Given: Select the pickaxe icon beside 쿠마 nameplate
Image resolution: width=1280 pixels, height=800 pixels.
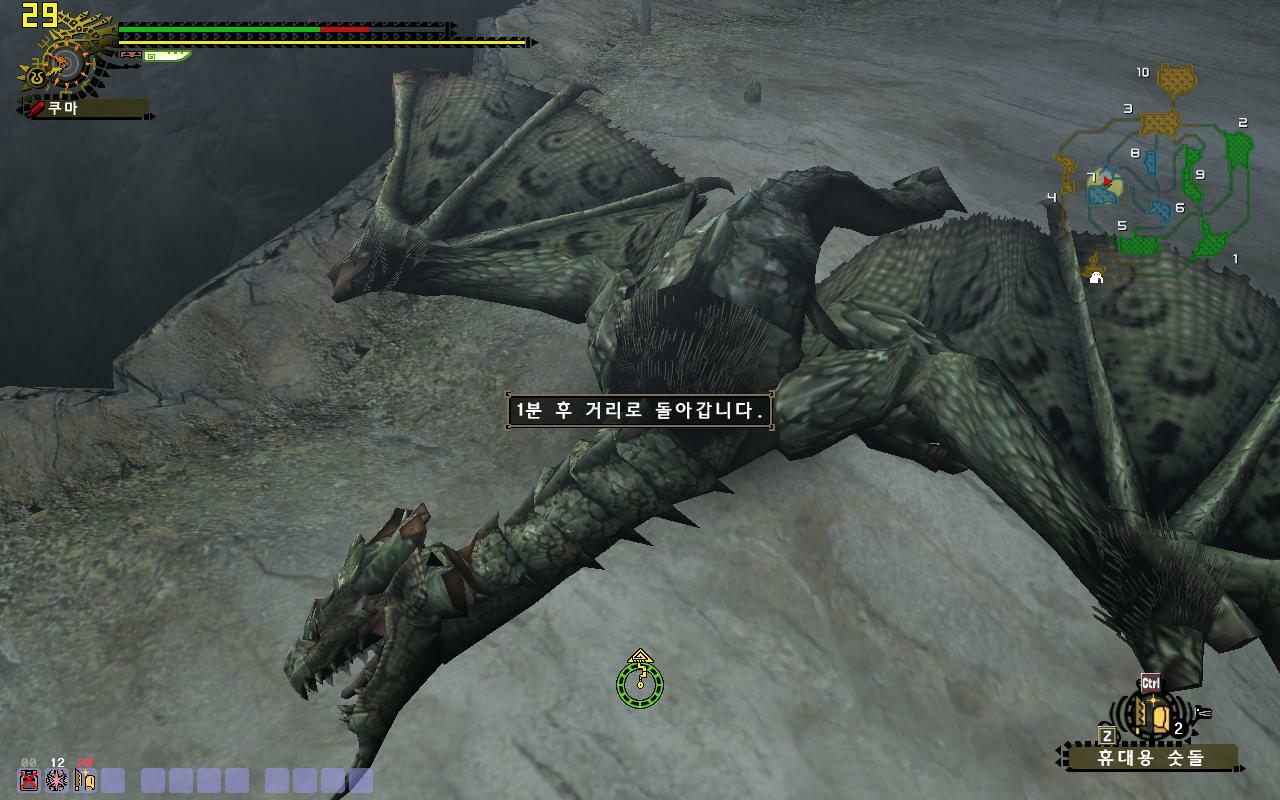Looking at the screenshot, I should click(33, 108).
